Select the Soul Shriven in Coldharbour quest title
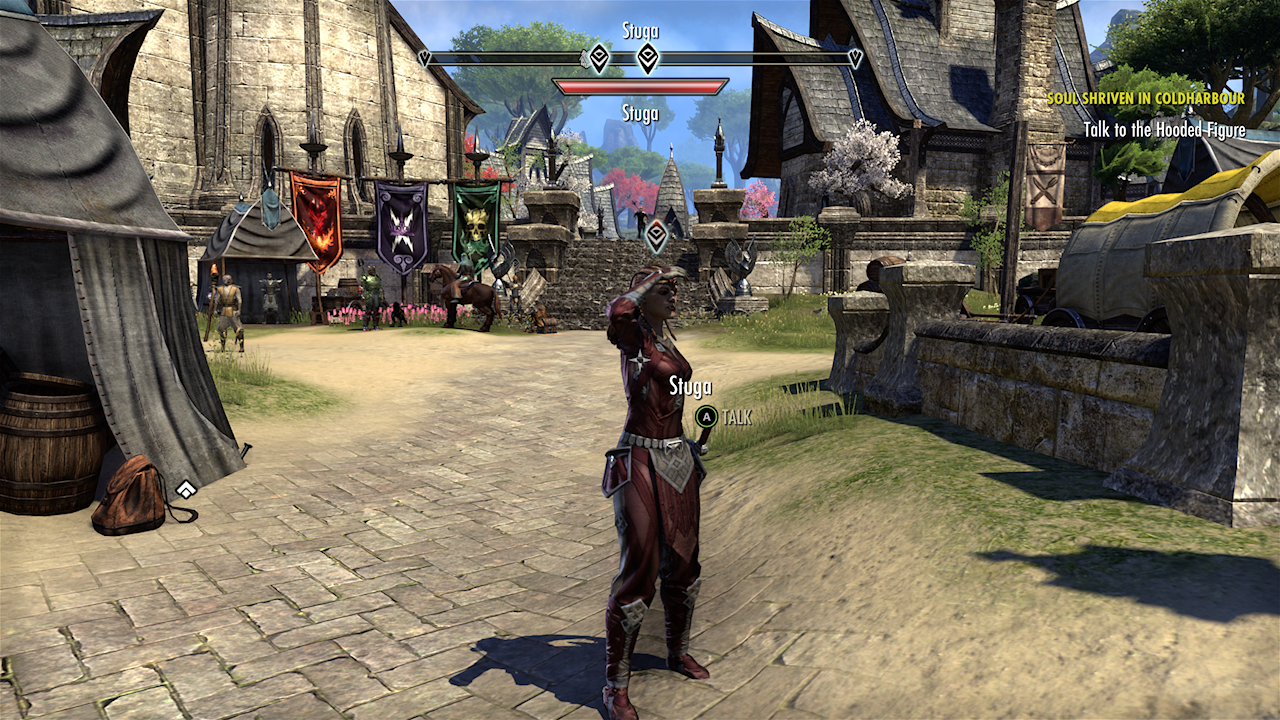Image resolution: width=1280 pixels, height=720 pixels. 1145,99
